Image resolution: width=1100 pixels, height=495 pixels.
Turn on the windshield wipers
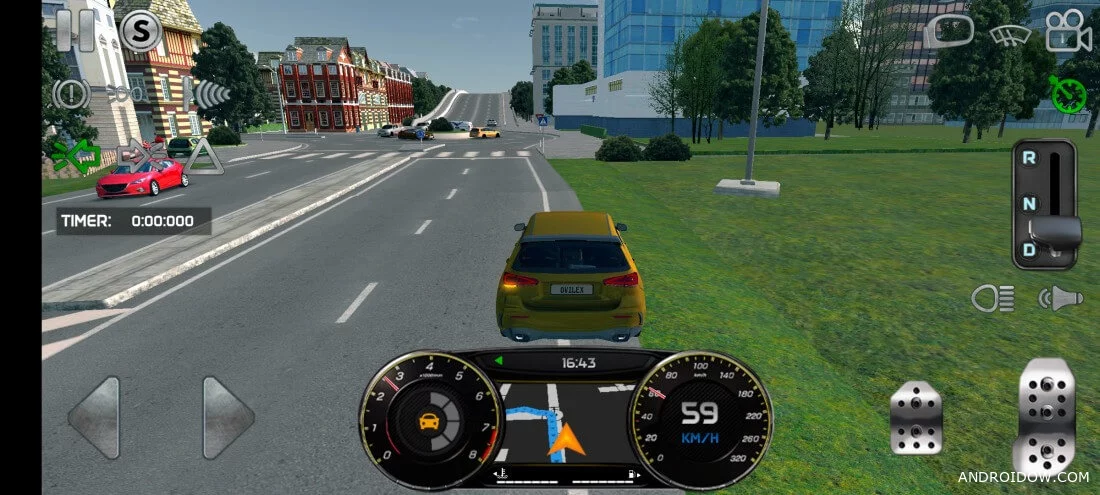coord(1010,34)
